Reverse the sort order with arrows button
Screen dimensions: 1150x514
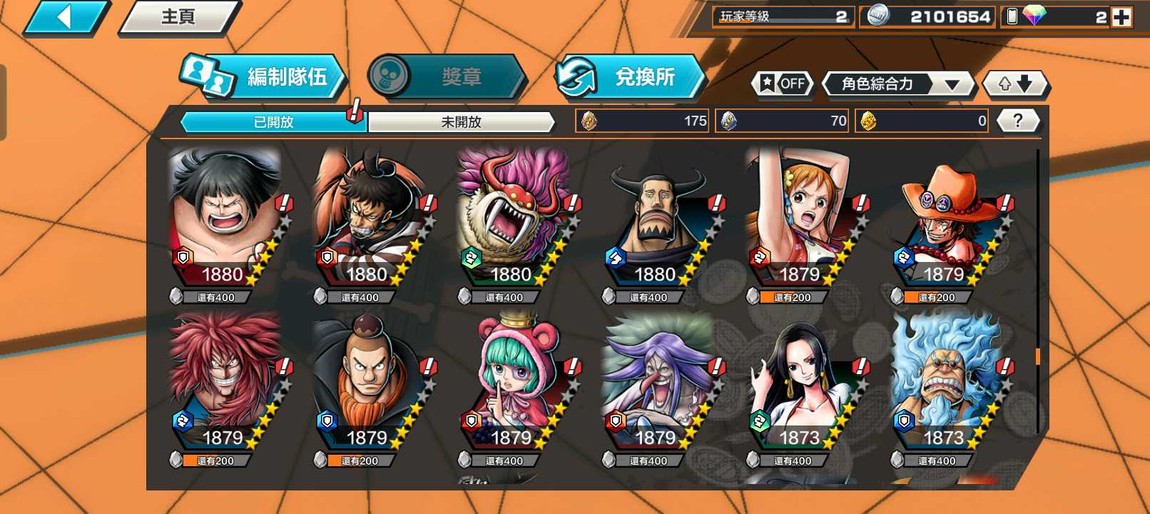click(1016, 84)
